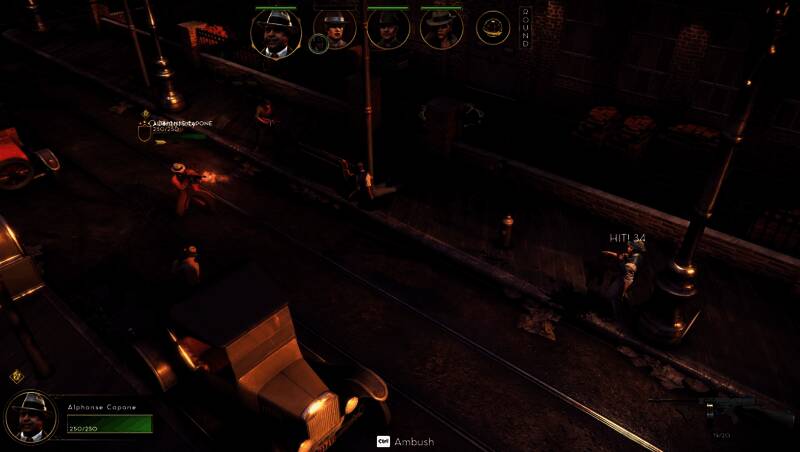
Task: Select the turn order portrait with tan hat
Action: click(441, 29)
